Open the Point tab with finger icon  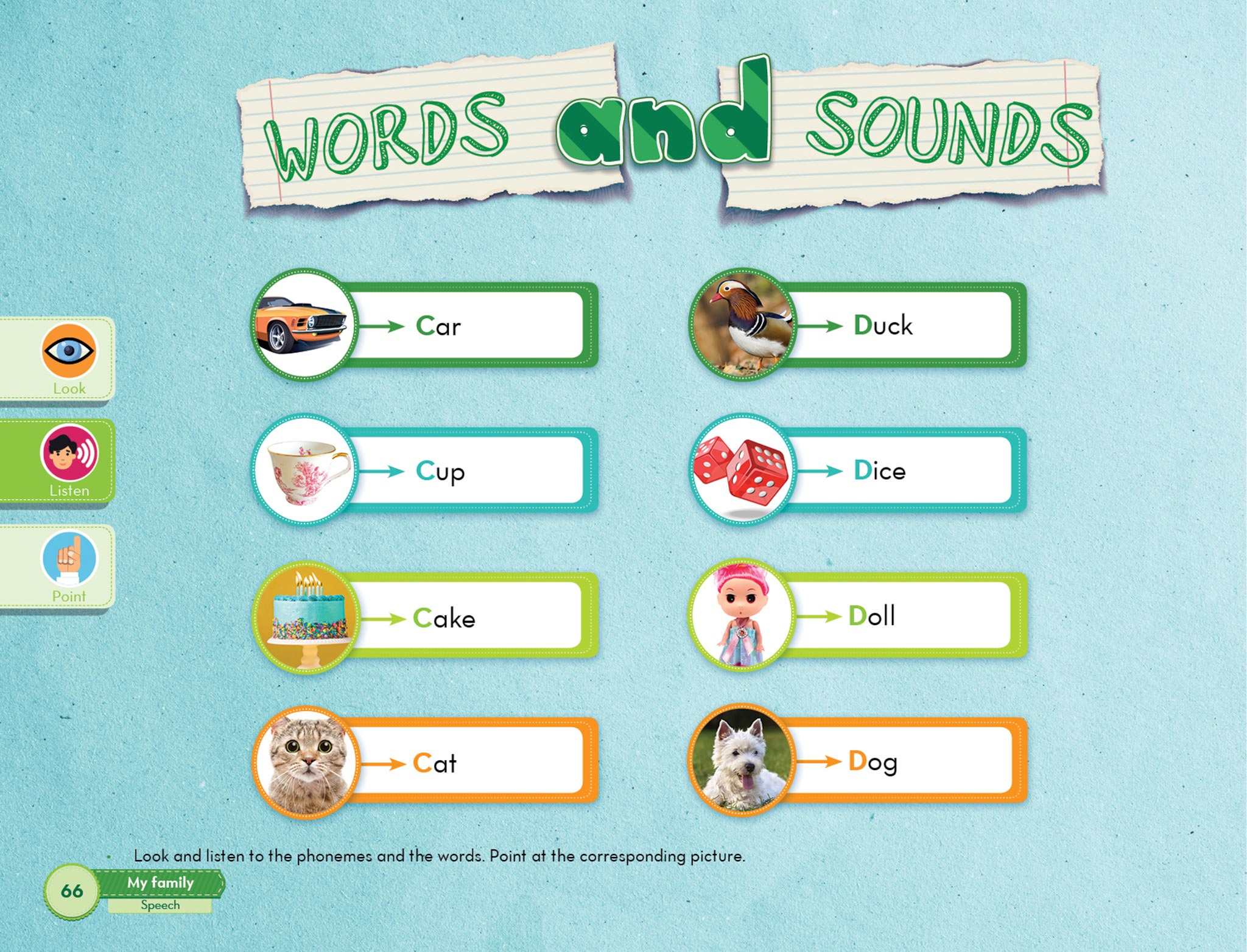coord(69,566)
